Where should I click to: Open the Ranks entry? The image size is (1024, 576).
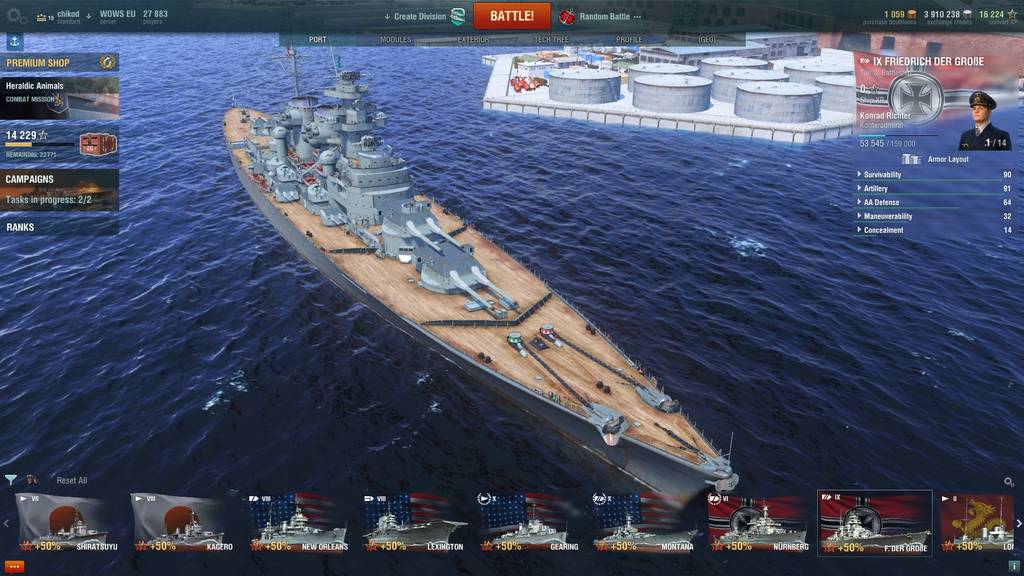click(x=59, y=227)
